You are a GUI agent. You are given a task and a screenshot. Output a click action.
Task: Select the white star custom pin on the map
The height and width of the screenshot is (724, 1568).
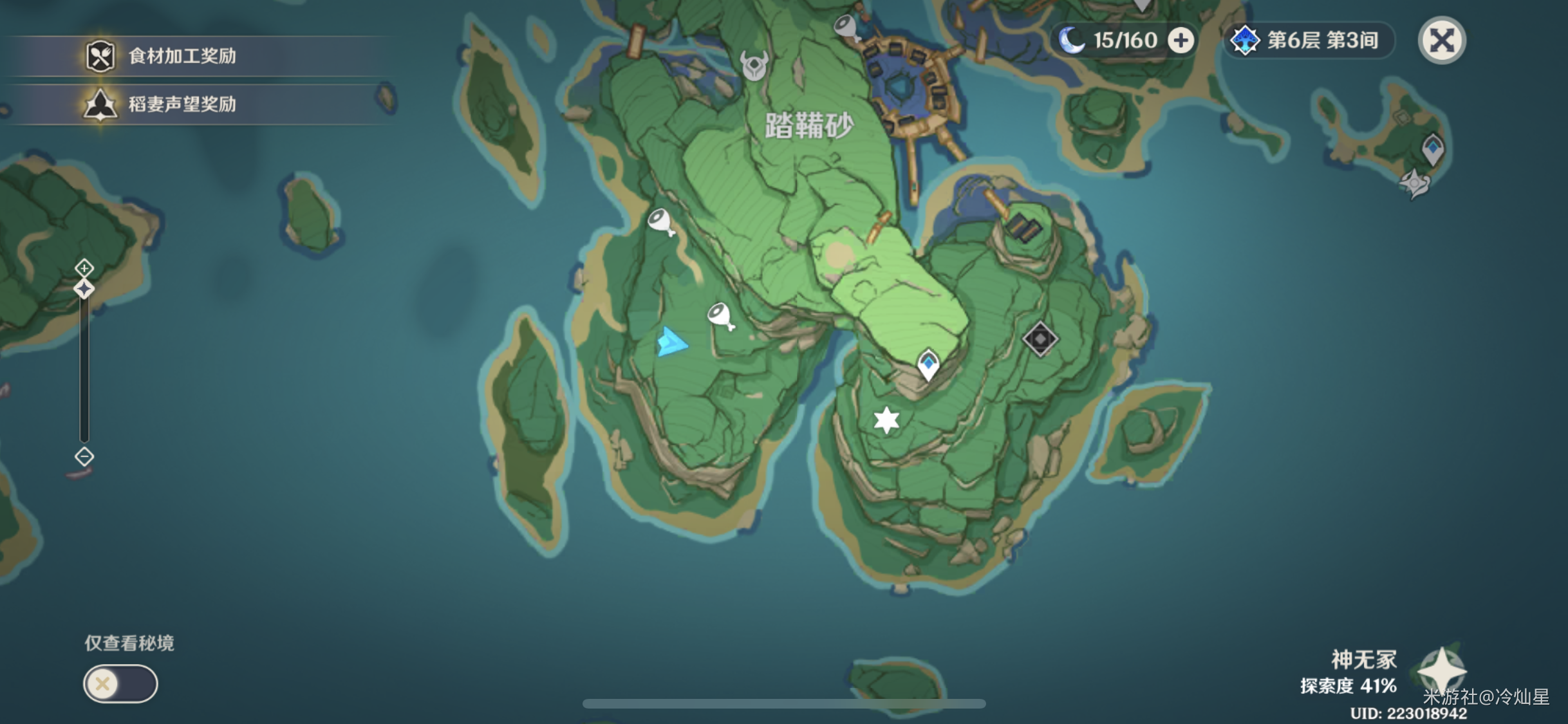point(887,420)
